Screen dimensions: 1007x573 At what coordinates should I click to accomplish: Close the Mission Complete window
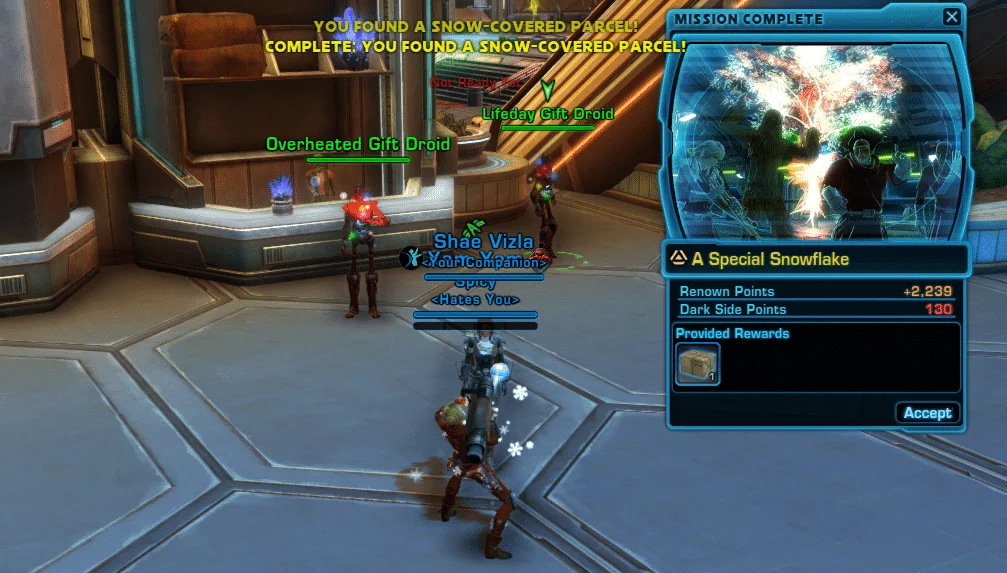point(951,18)
